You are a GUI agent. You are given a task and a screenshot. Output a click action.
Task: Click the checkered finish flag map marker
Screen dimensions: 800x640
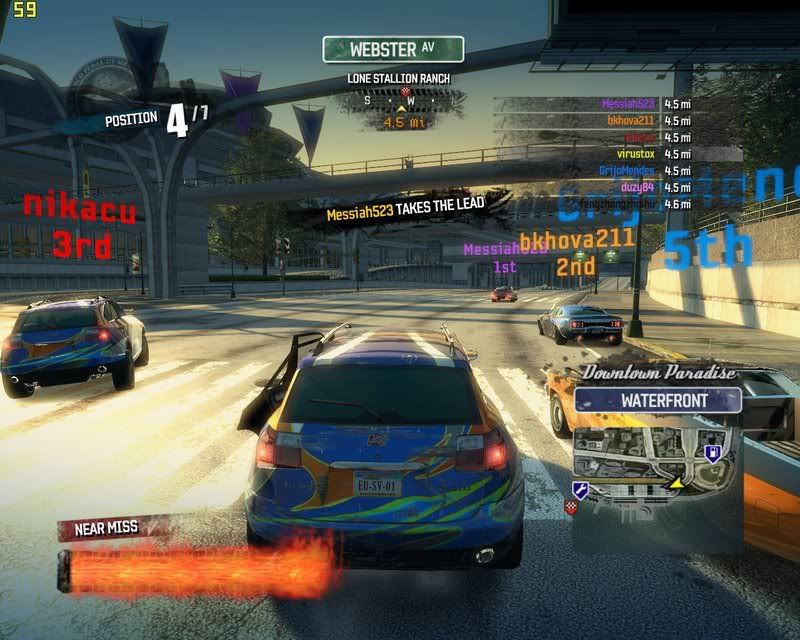point(570,507)
